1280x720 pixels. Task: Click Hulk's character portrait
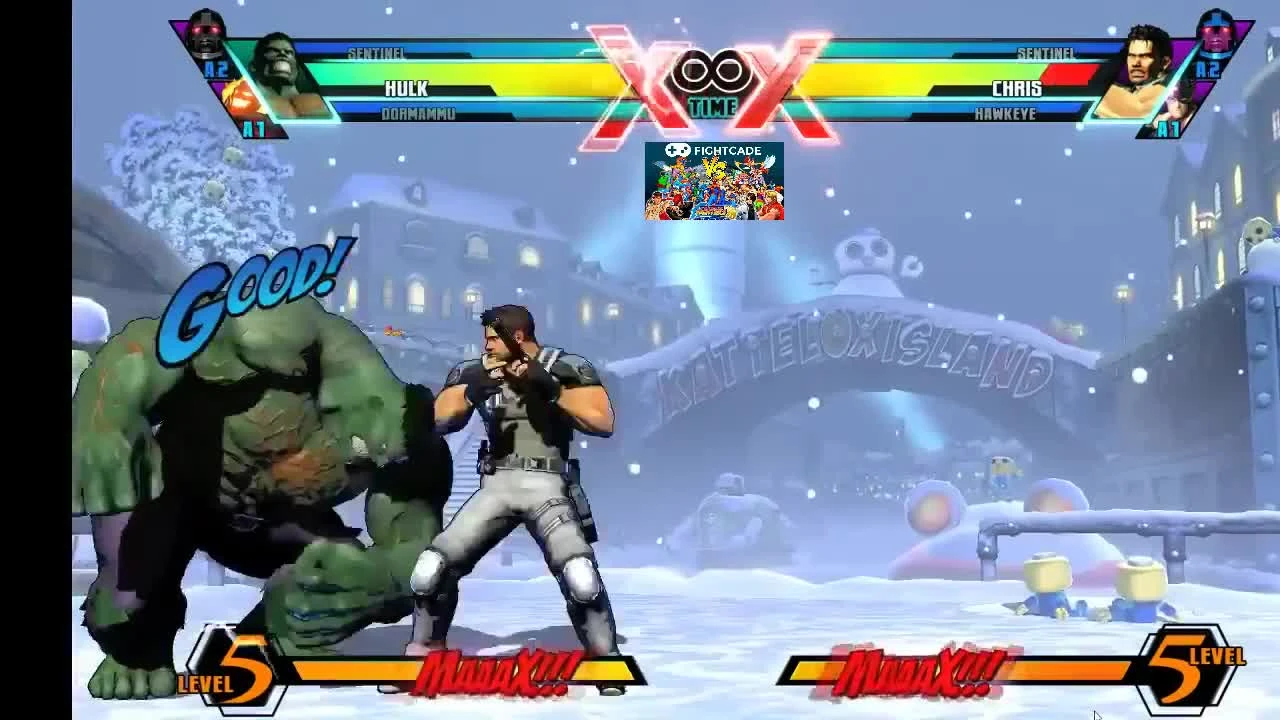point(289,75)
